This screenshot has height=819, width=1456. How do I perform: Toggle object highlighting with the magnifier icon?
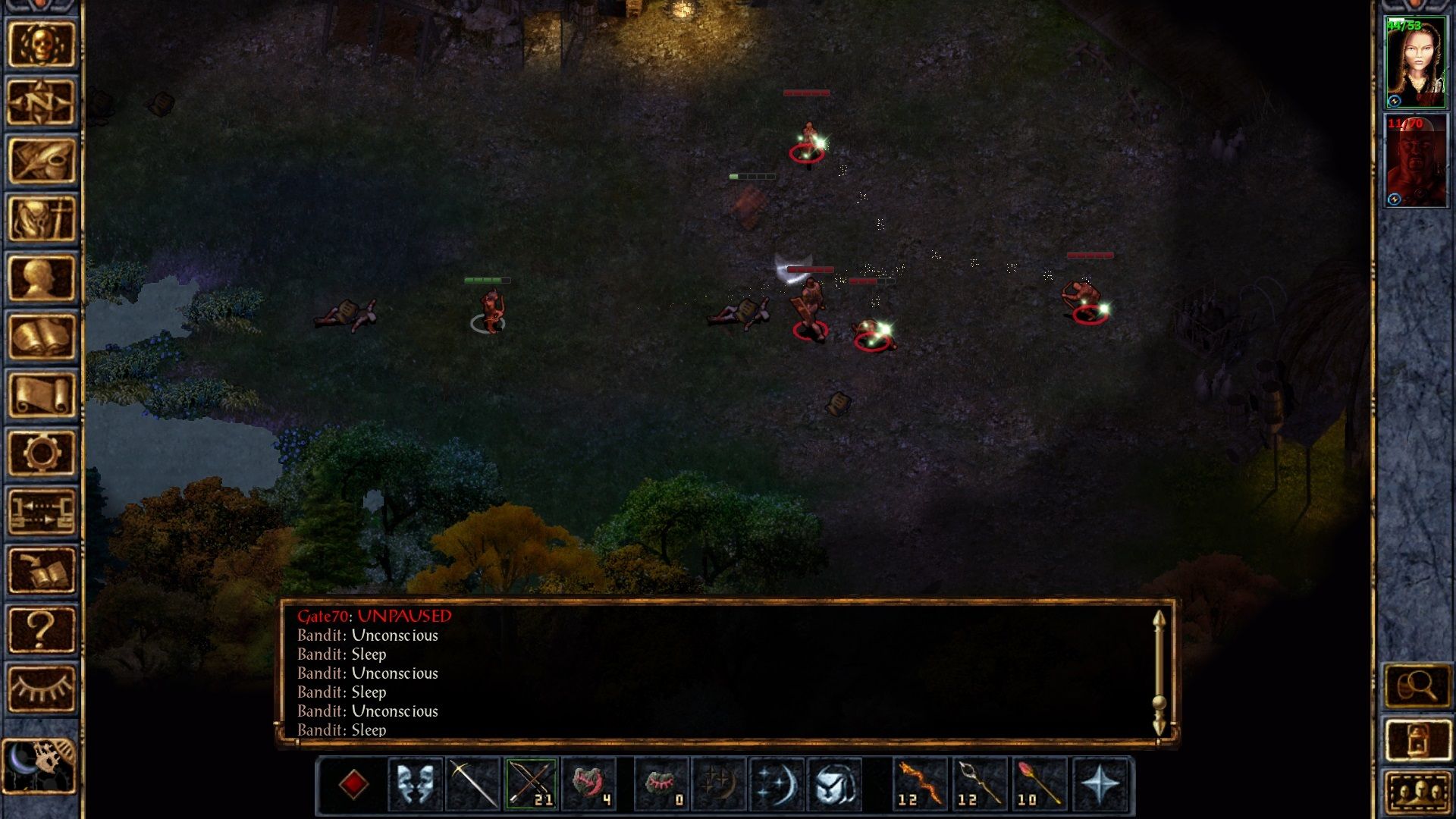click(1417, 683)
